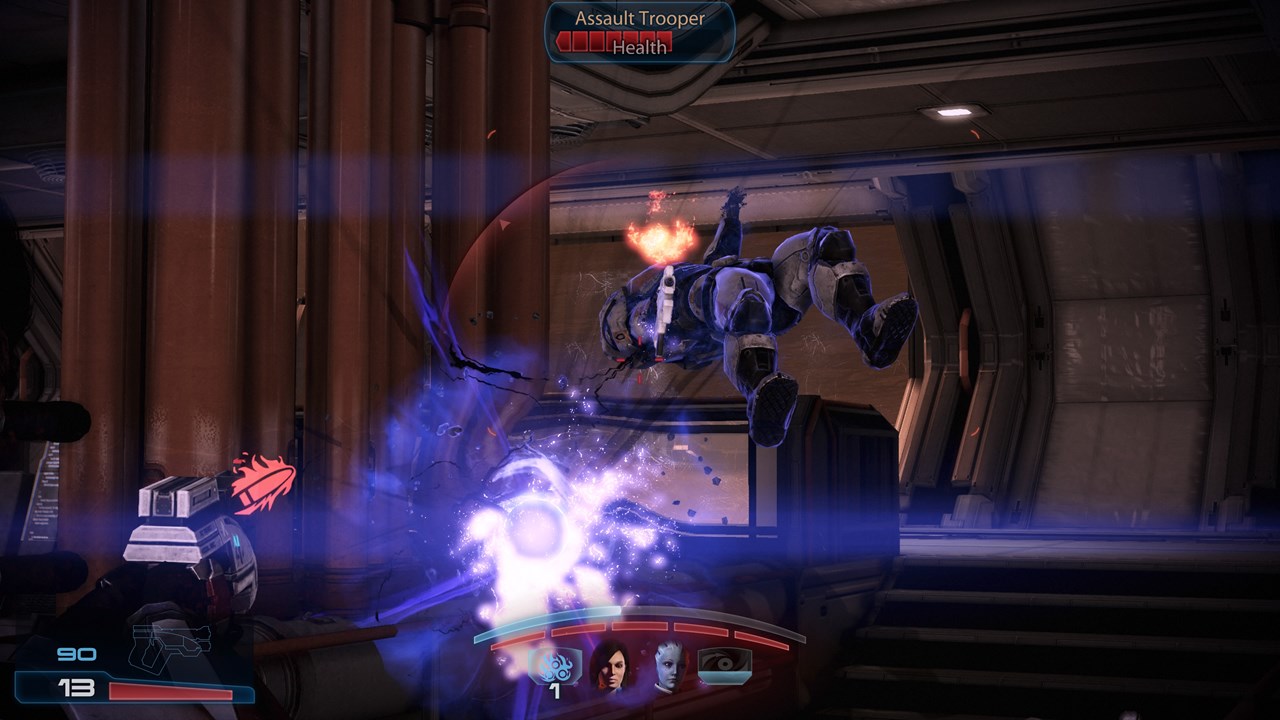1280x720 pixels.
Task: Use the medi-gel icon
Action: pos(555,664)
